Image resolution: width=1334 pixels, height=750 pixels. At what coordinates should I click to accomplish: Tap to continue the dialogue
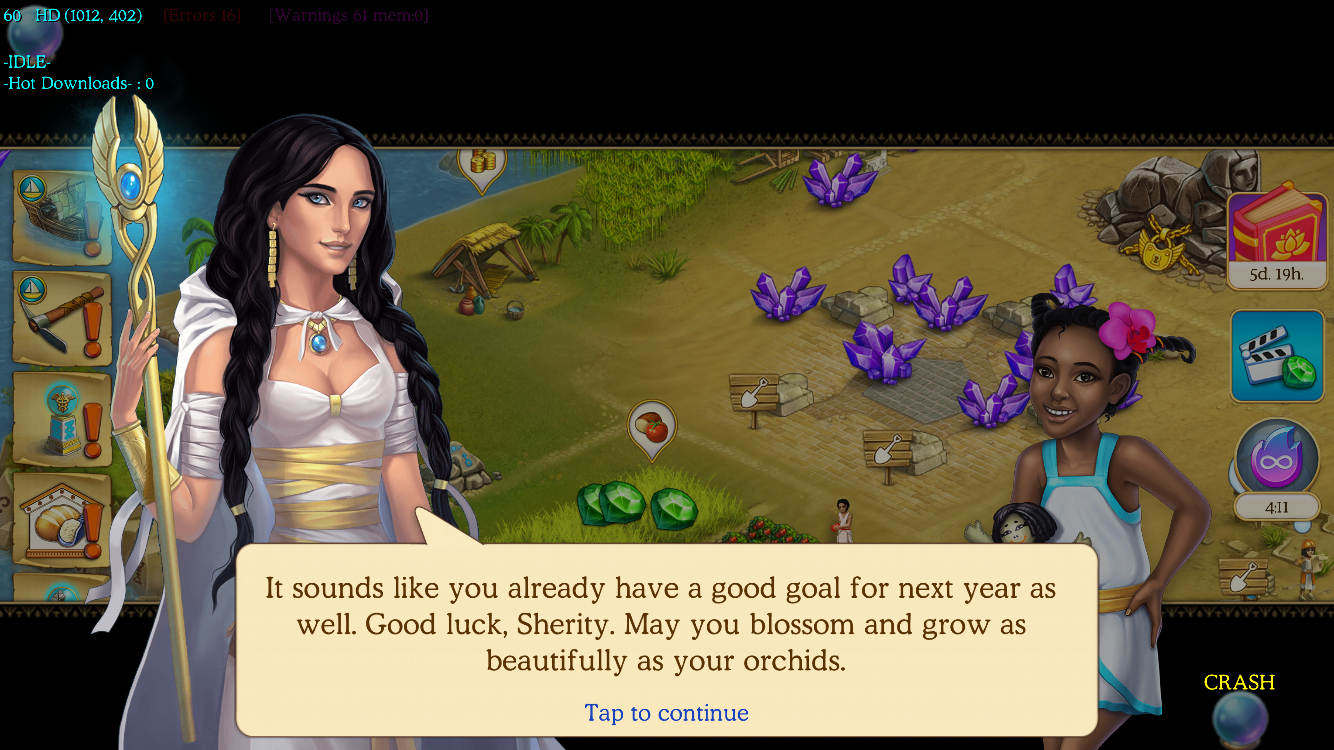666,713
